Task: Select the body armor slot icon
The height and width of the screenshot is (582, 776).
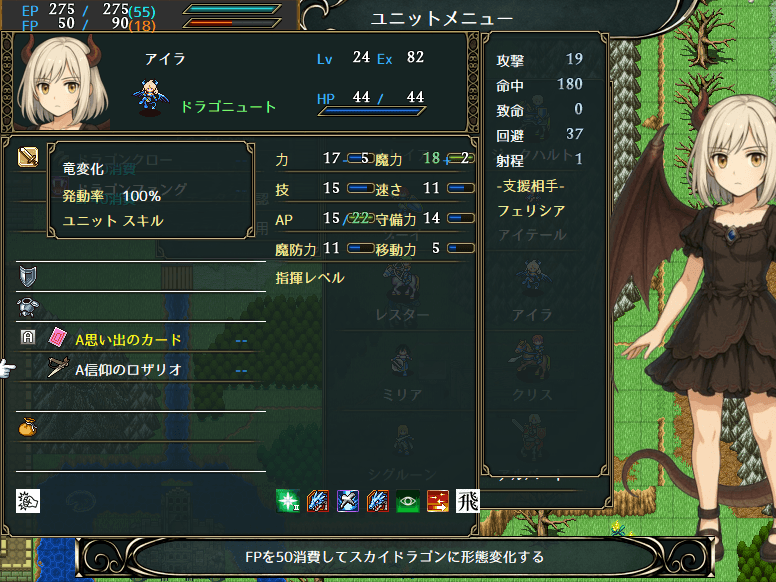Action: click(x=27, y=307)
